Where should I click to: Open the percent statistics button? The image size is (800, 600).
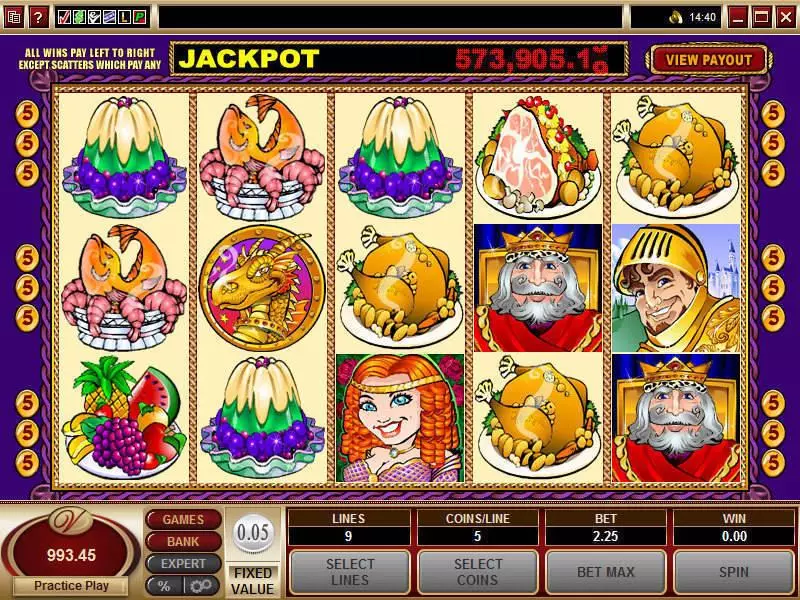[x=163, y=585]
